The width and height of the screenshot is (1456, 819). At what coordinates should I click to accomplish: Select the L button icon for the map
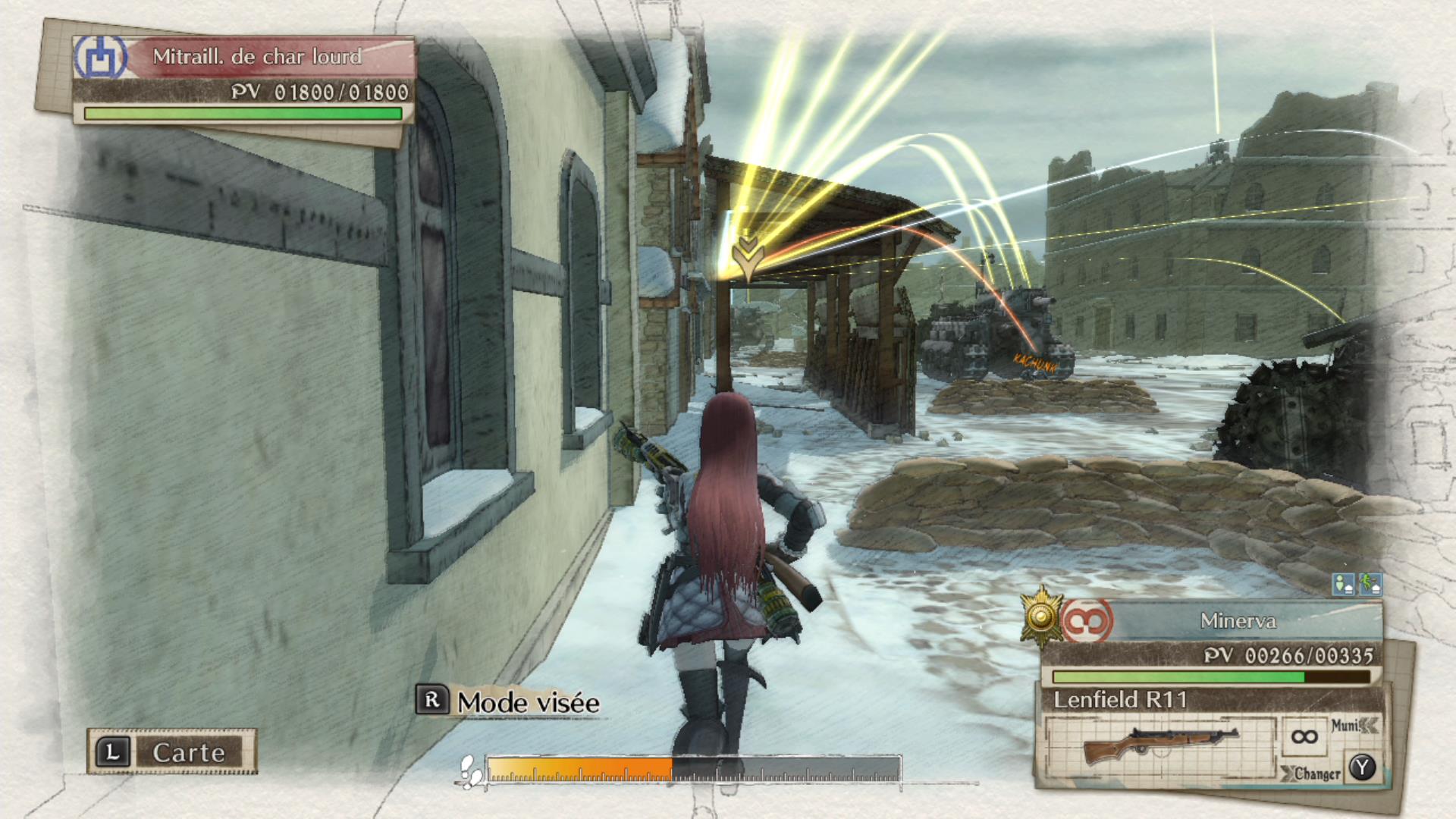click(114, 752)
